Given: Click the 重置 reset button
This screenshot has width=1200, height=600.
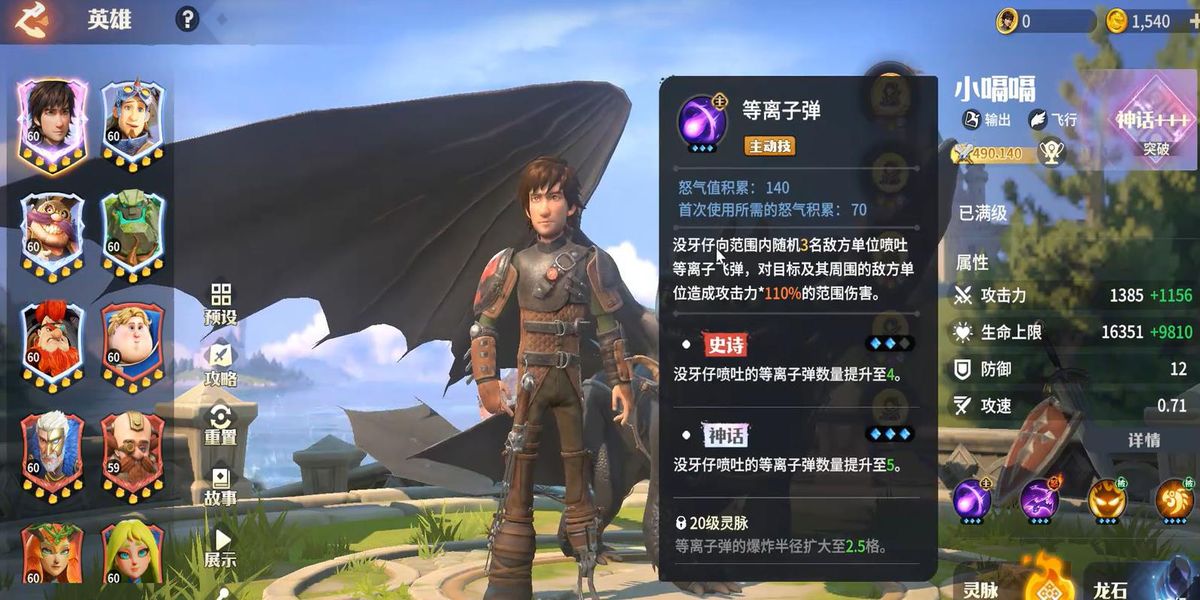Looking at the screenshot, I should (x=221, y=424).
